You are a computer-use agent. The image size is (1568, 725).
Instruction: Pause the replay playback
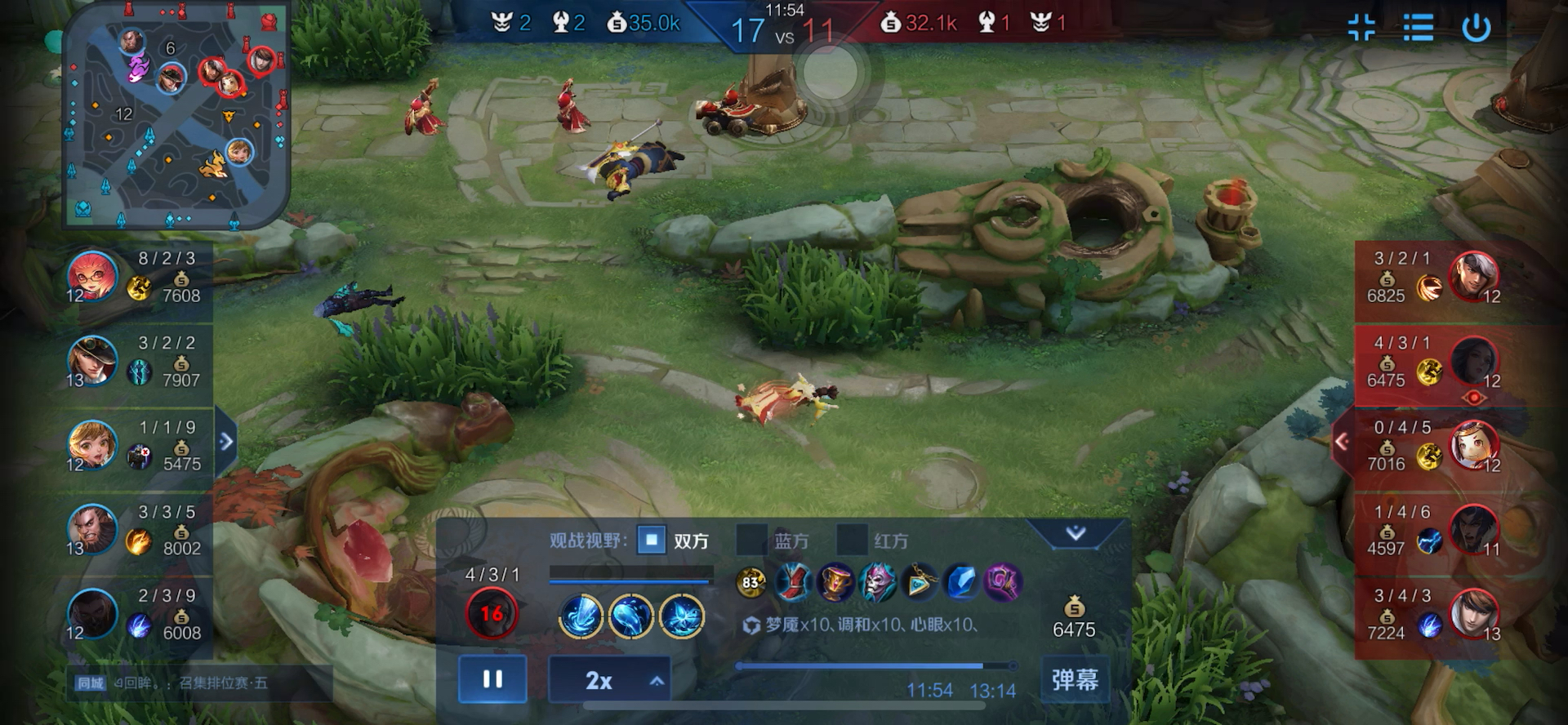pos(492,679)
